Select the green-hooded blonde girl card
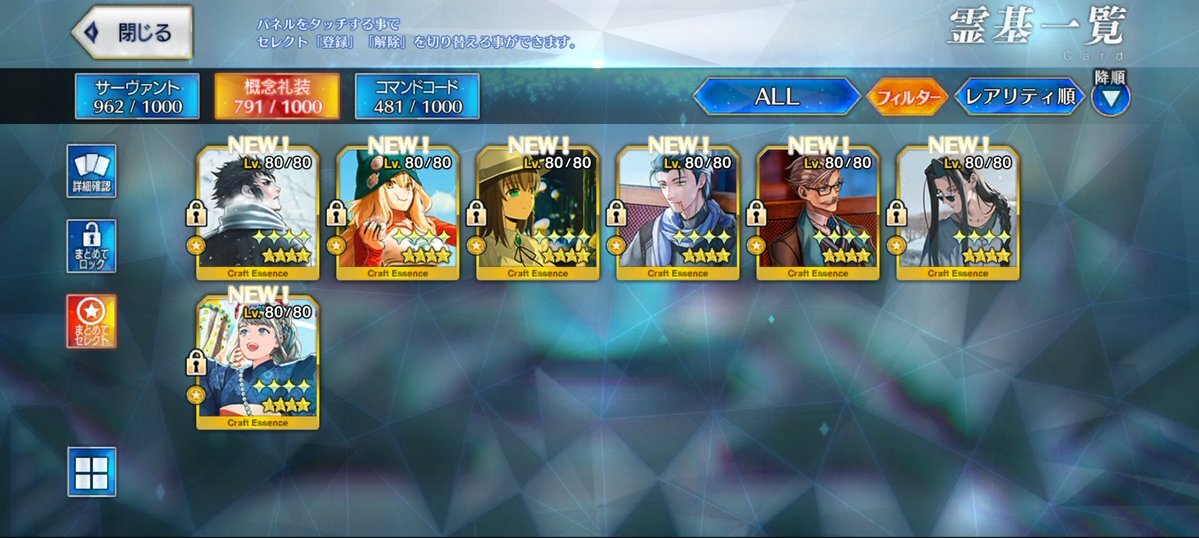 pyautogui.click(x=398, y=213)
